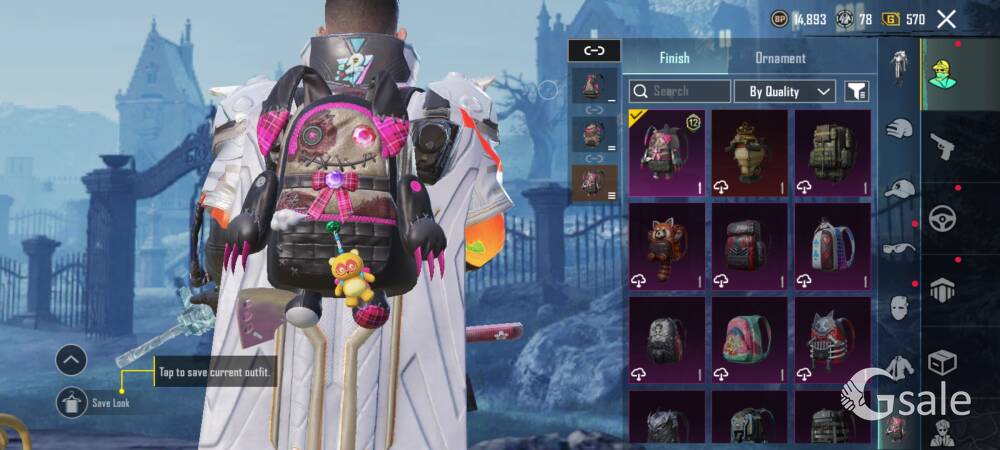Open the filter funnel button
The height and width of the screenshot is (450, 1000).
point(856,91)
